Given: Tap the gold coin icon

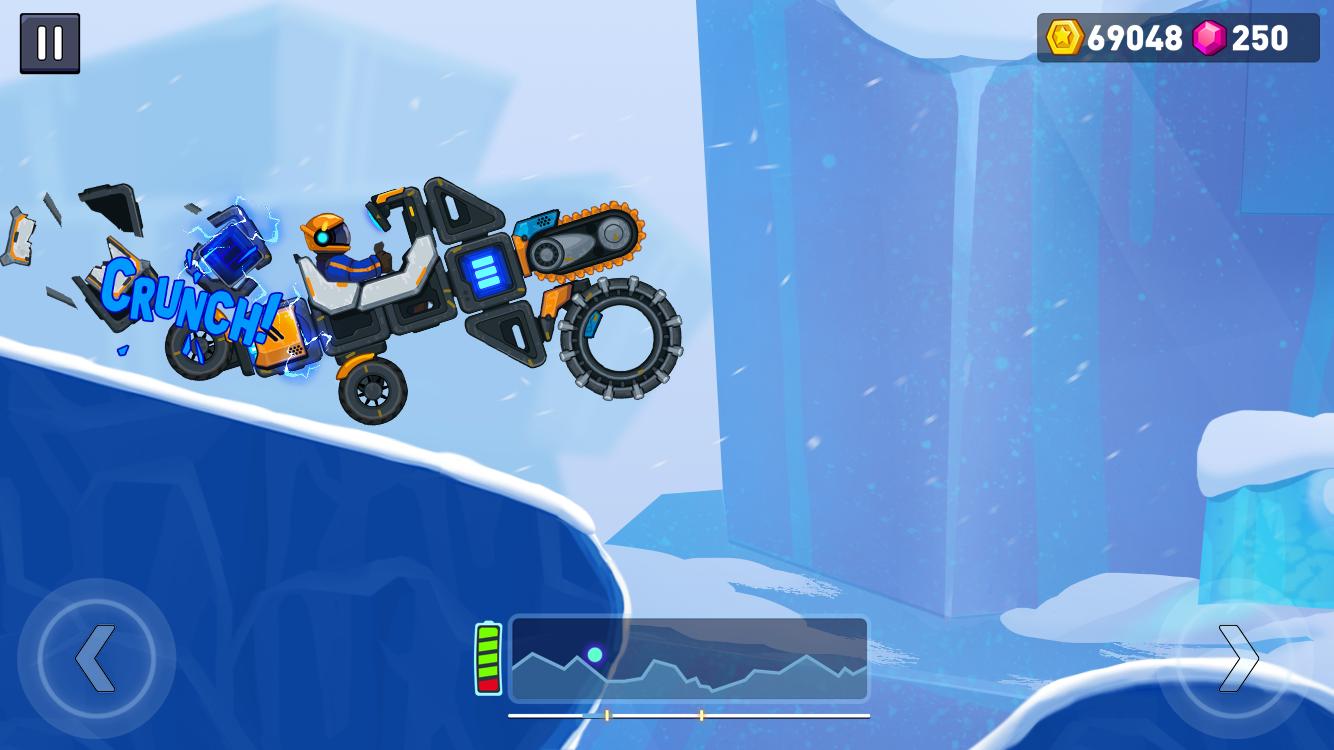Looking at the screenshot, I should tap(1064, 38).
